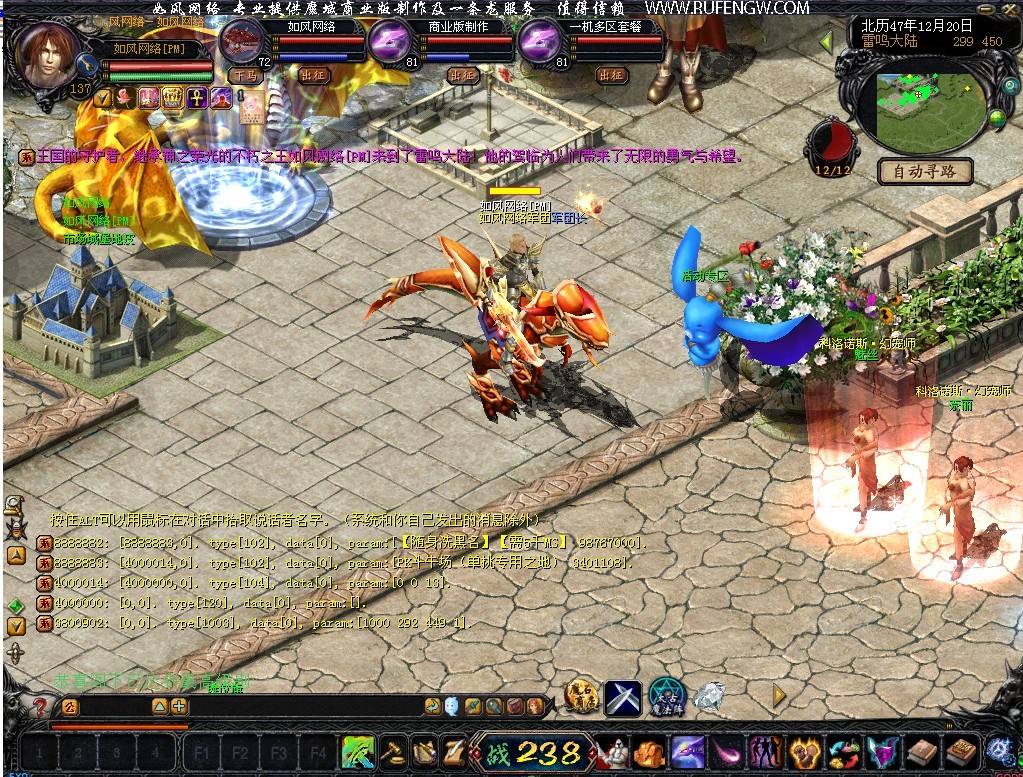Open the gear settings icon on hotbar
This screenshot has height=777, width=1023.
[1000, 750]
